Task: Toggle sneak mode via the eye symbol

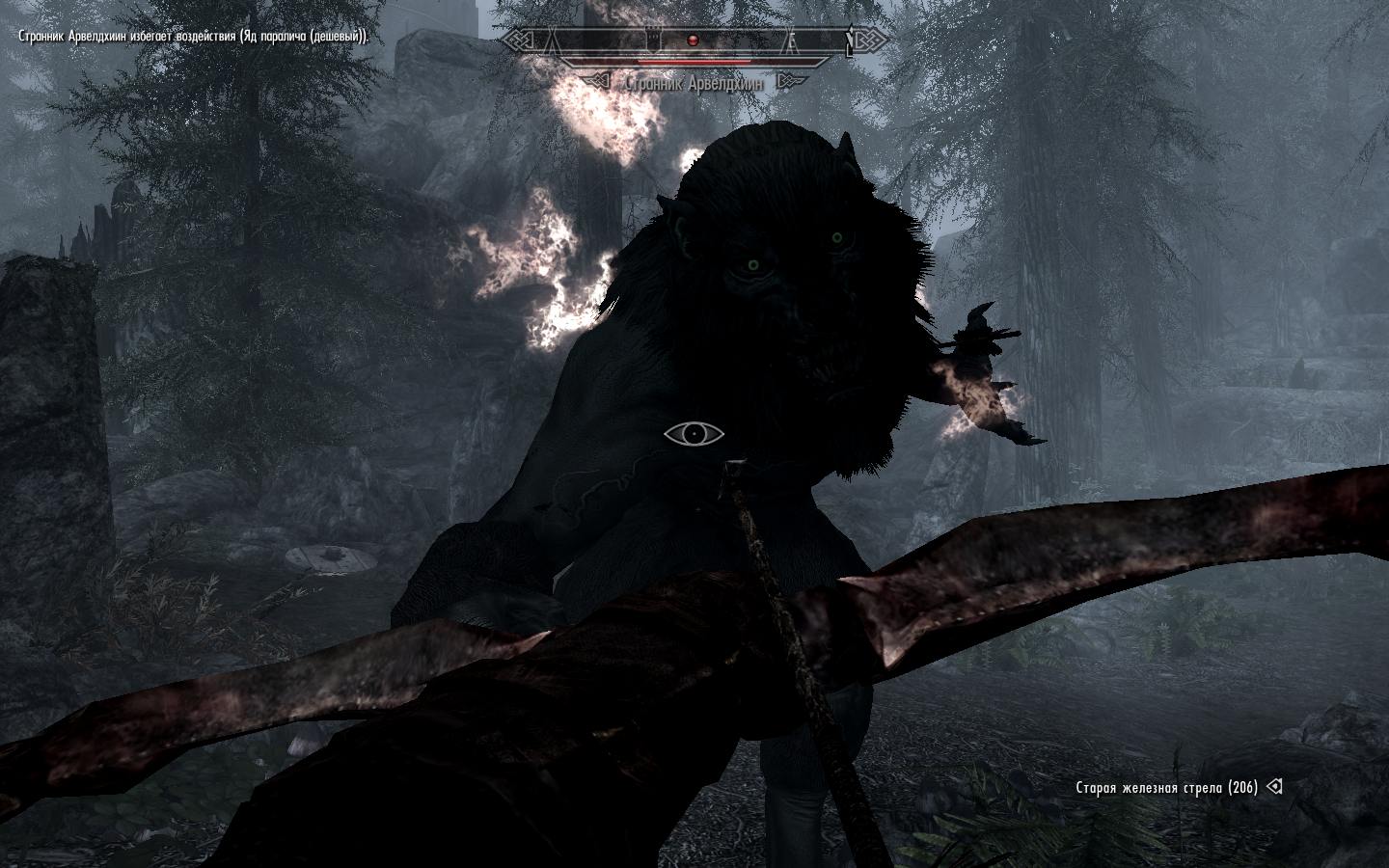Action: tap(696, 434)
